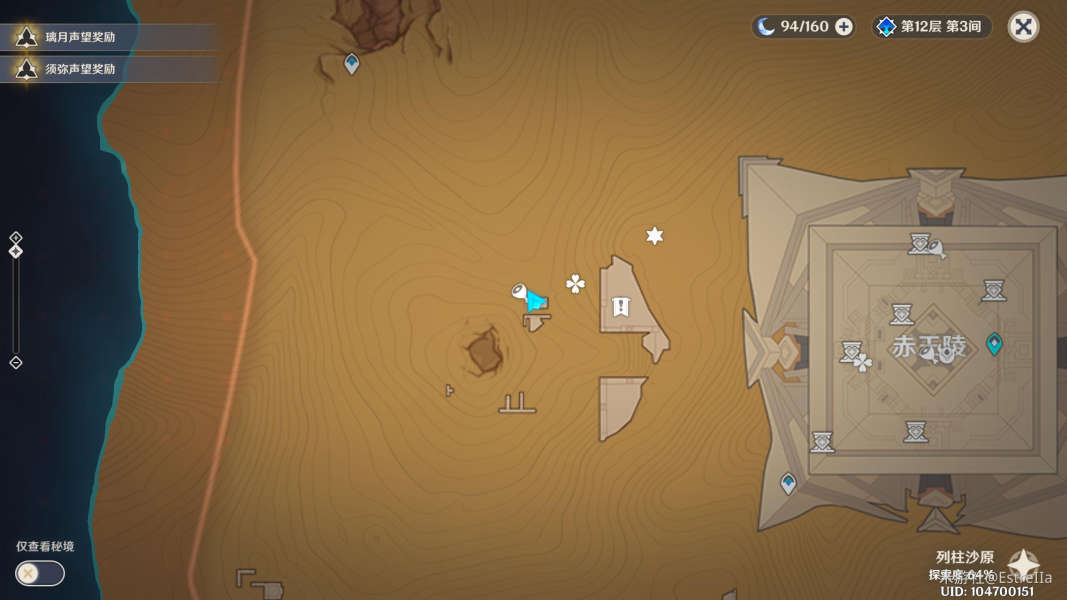Viewport: 1067px width, 600px height.
Task: Zoom out using the bottom of the zoom slider
Action: pyautogui.click(x=15, y=362)
